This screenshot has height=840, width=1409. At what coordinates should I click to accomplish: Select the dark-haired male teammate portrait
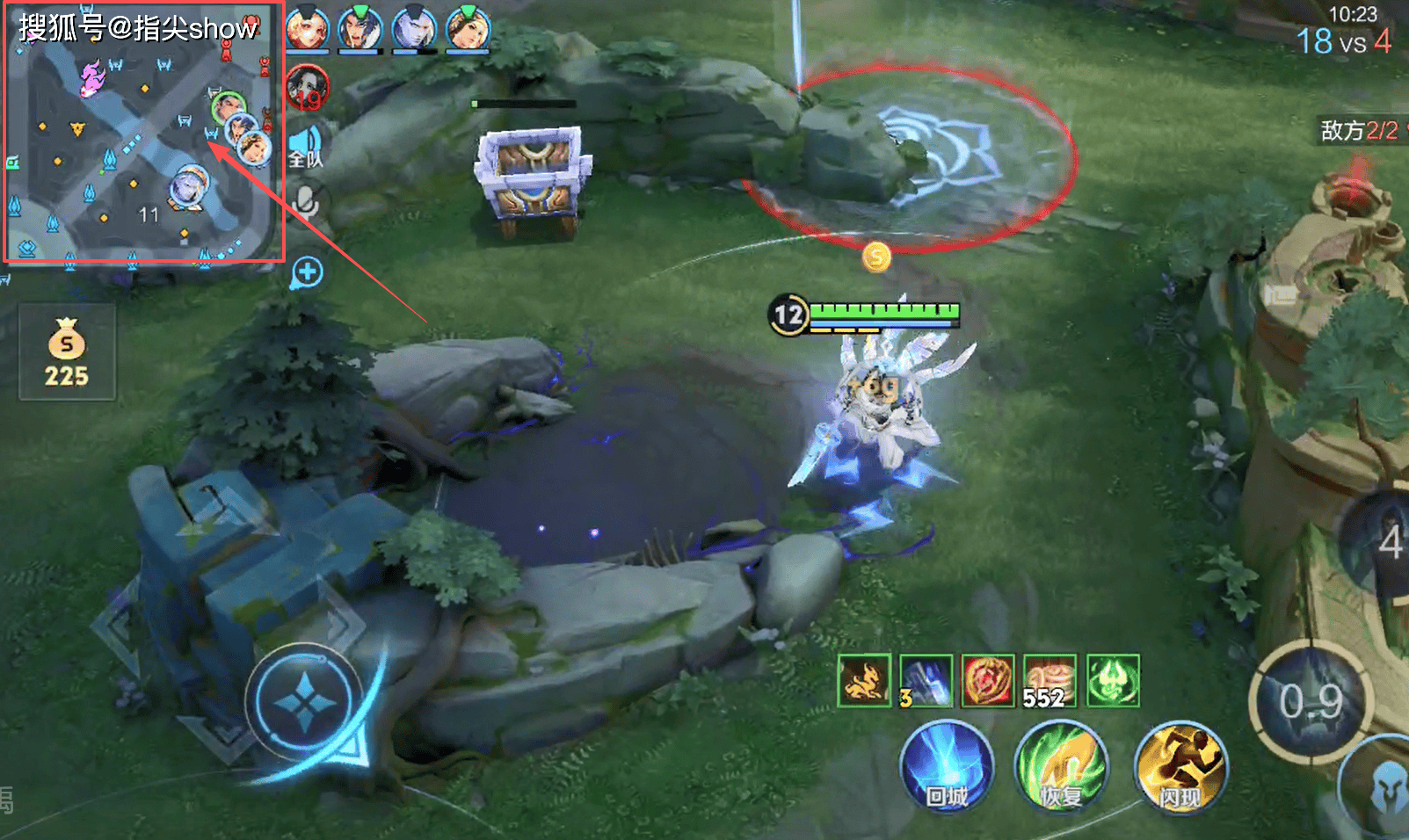pos(360,29)
